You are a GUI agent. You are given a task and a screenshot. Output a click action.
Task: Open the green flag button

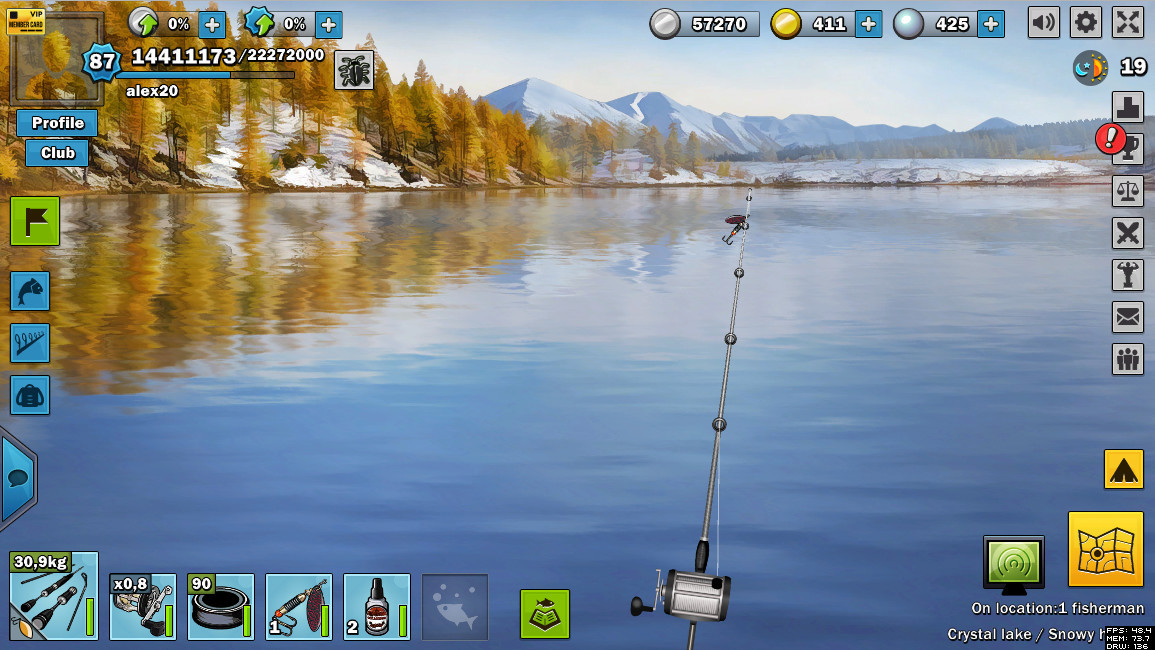tap(35, 221)
